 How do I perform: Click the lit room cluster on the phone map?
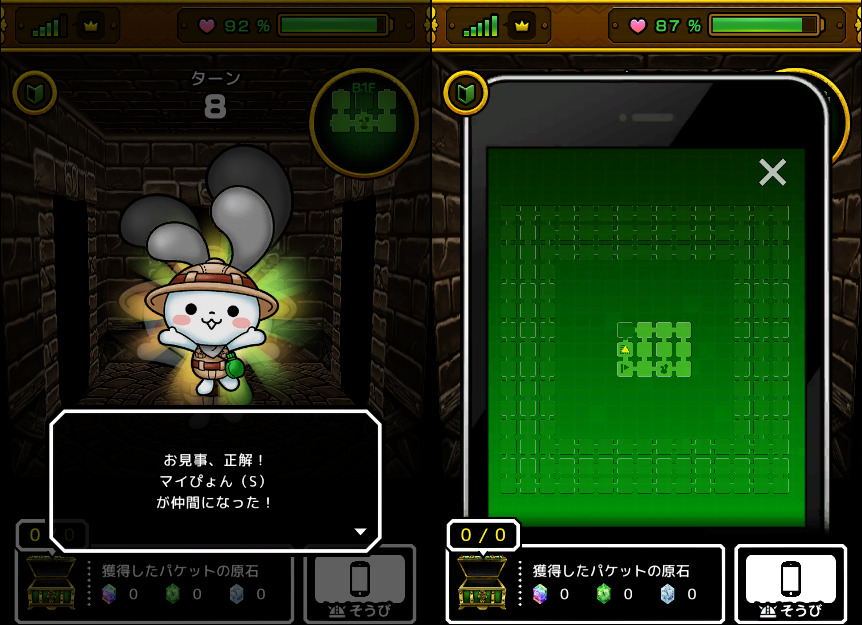click(x=654, y=350)
